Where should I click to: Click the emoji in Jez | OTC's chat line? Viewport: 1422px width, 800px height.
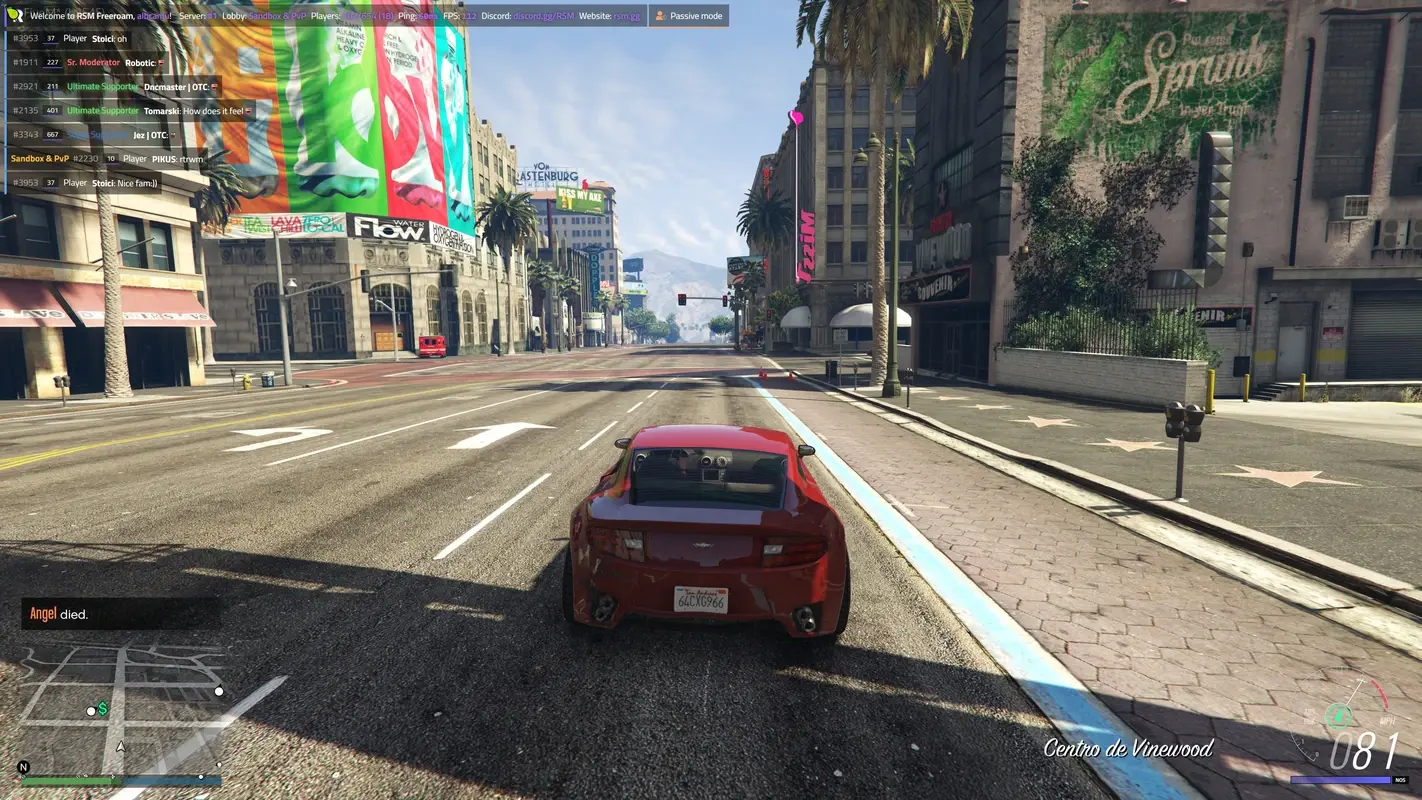172,135
